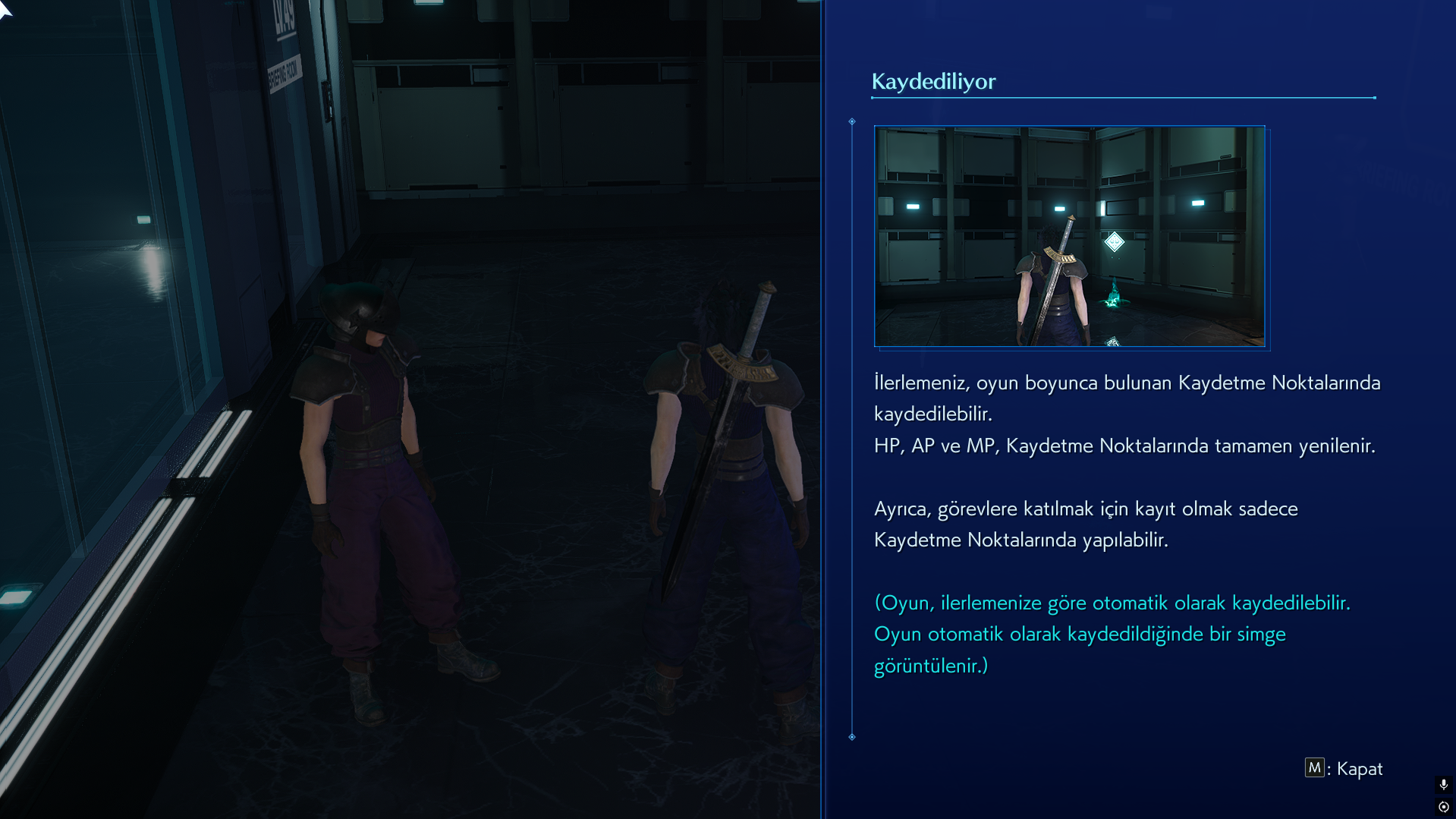1456x819 pixels.
Task: Click the screen capture icon below the microphone
Action: (x=1443, y=808)
